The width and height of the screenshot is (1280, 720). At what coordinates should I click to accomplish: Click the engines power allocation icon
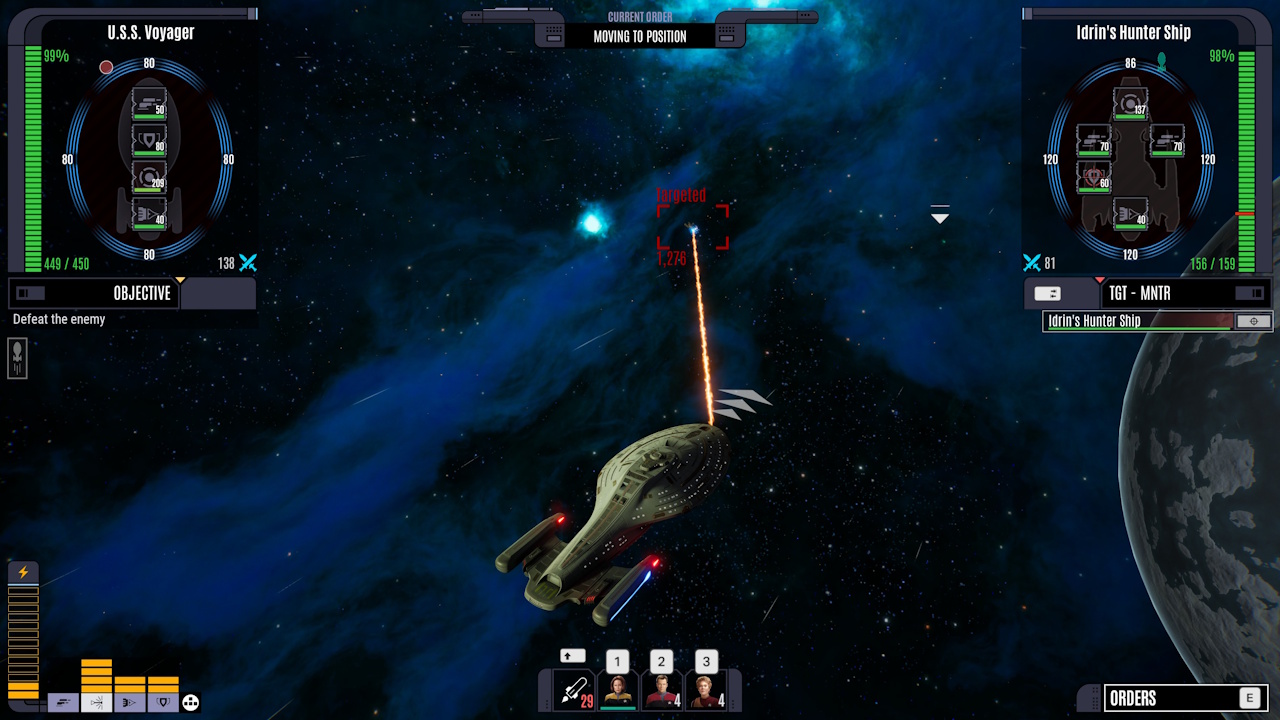point(63,702)
